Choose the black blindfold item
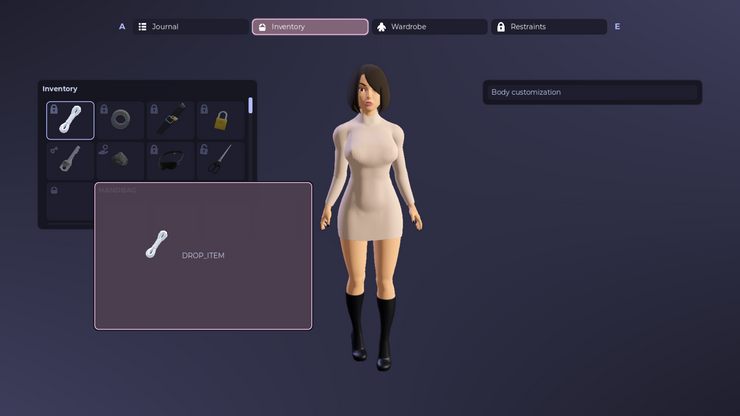Screen dimensions: 740x416 pyautogui.click(x=170, y=160)
